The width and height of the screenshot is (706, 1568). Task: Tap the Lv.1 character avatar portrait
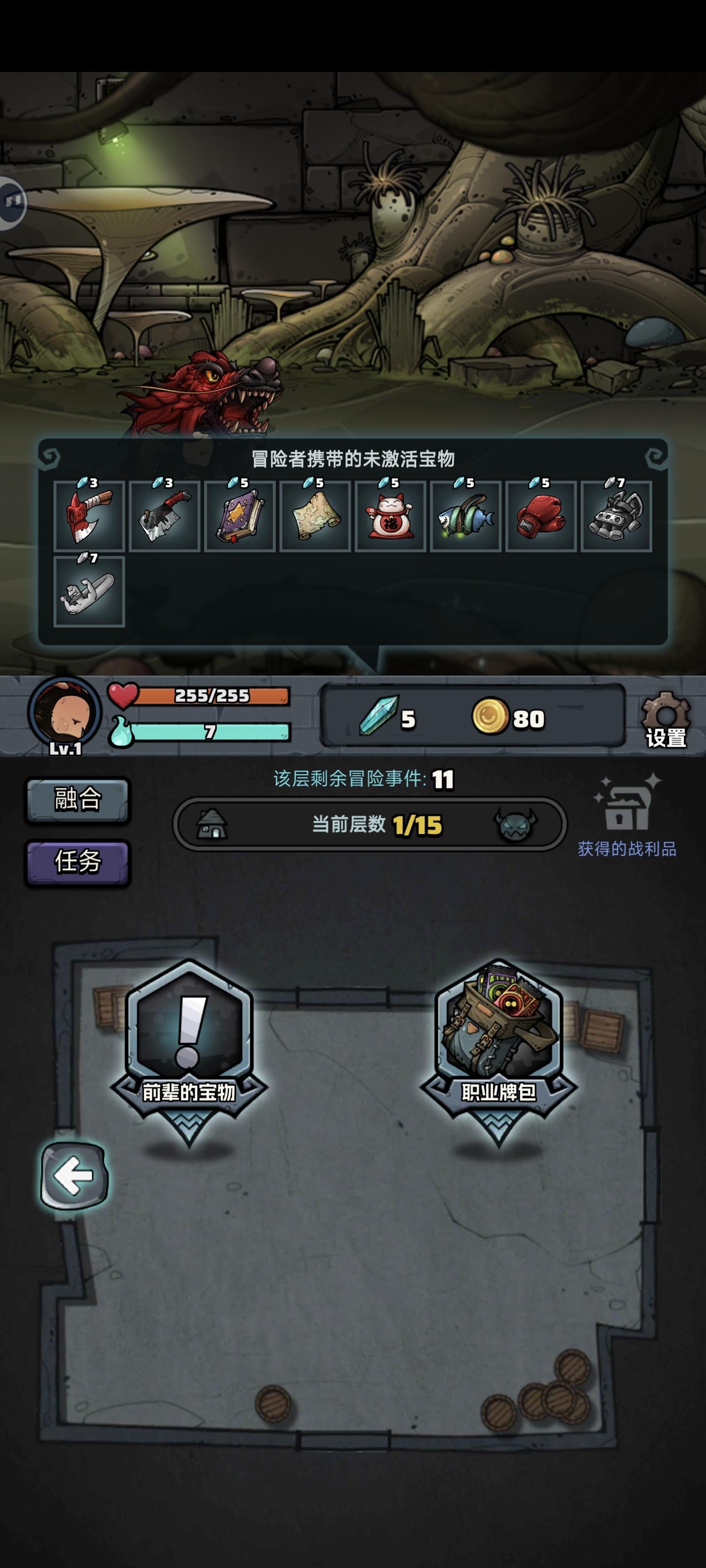point(67,718)
